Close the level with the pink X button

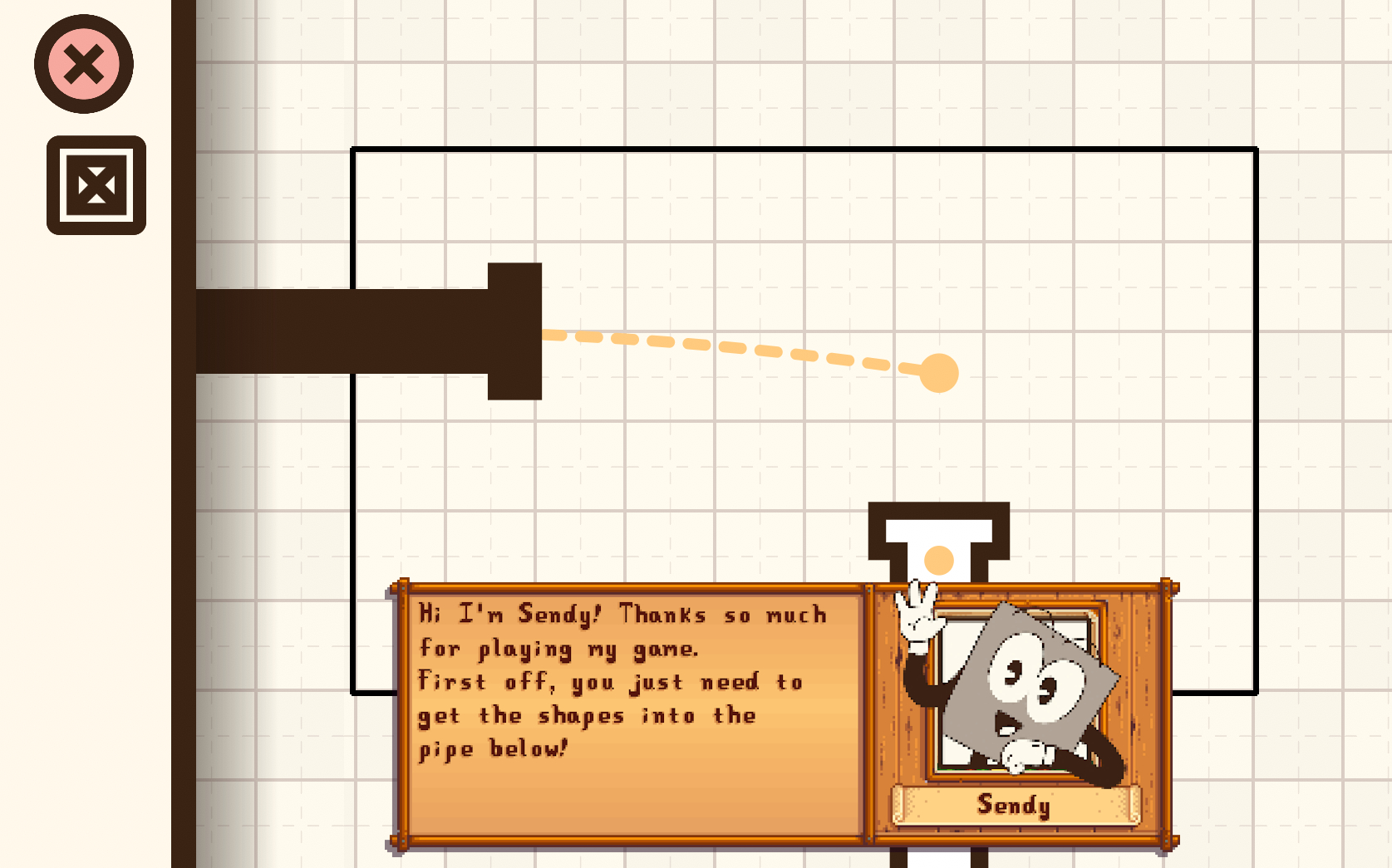coord(84,64)
